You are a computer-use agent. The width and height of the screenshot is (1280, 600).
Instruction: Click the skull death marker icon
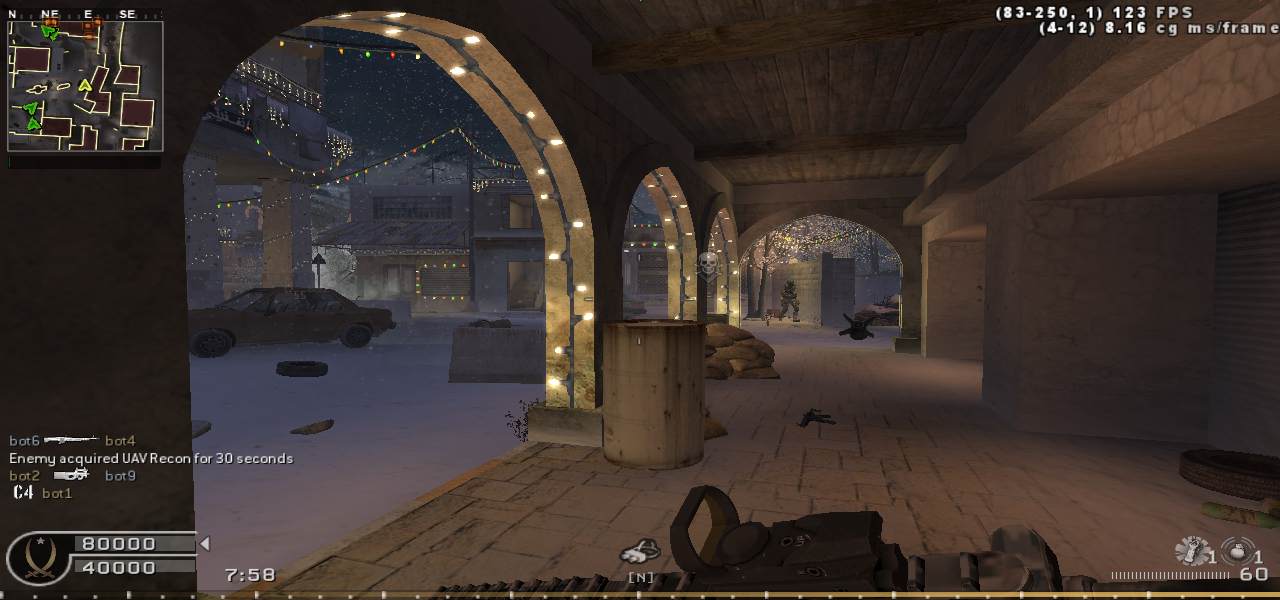click(708, 265)
